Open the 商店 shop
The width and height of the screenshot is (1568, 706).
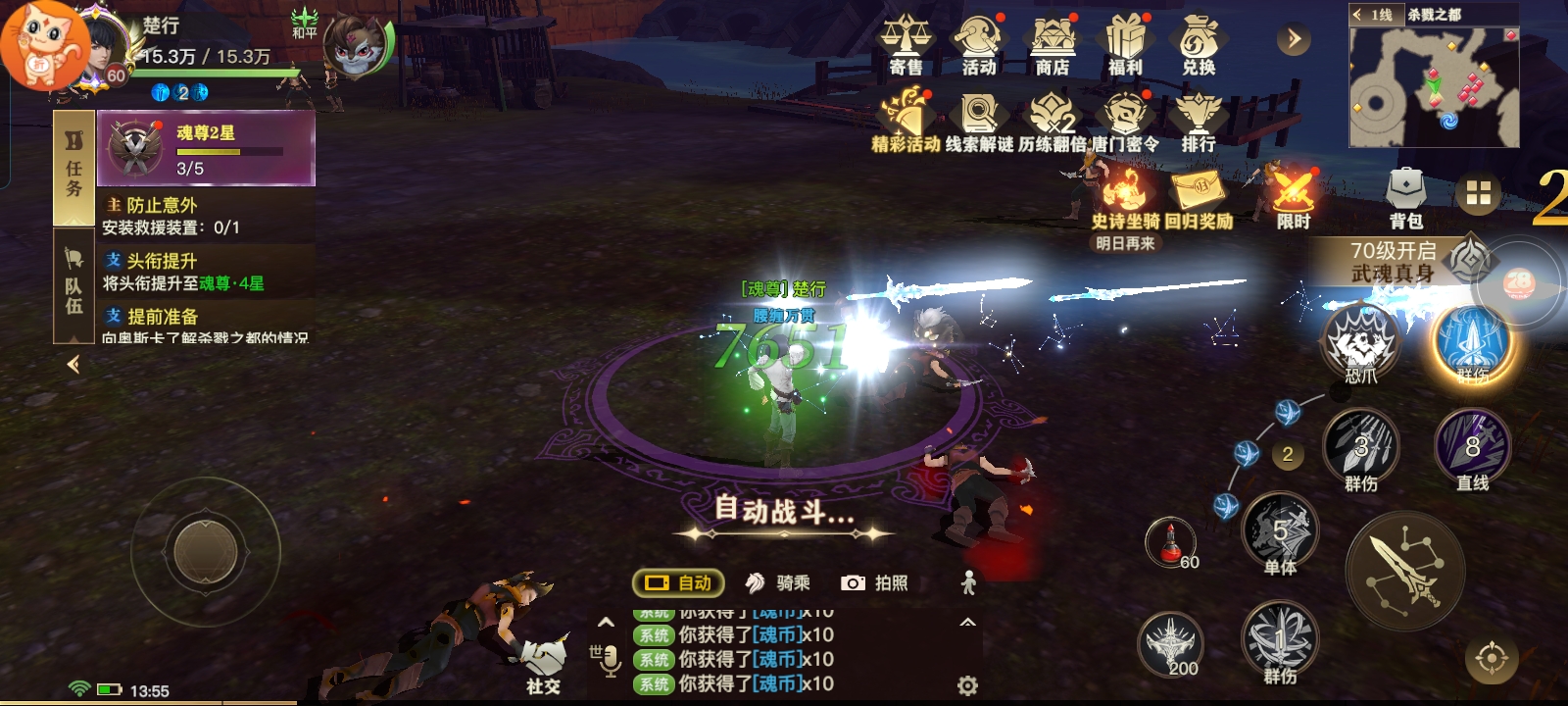pyautogui.click(x=1052, y=45)
